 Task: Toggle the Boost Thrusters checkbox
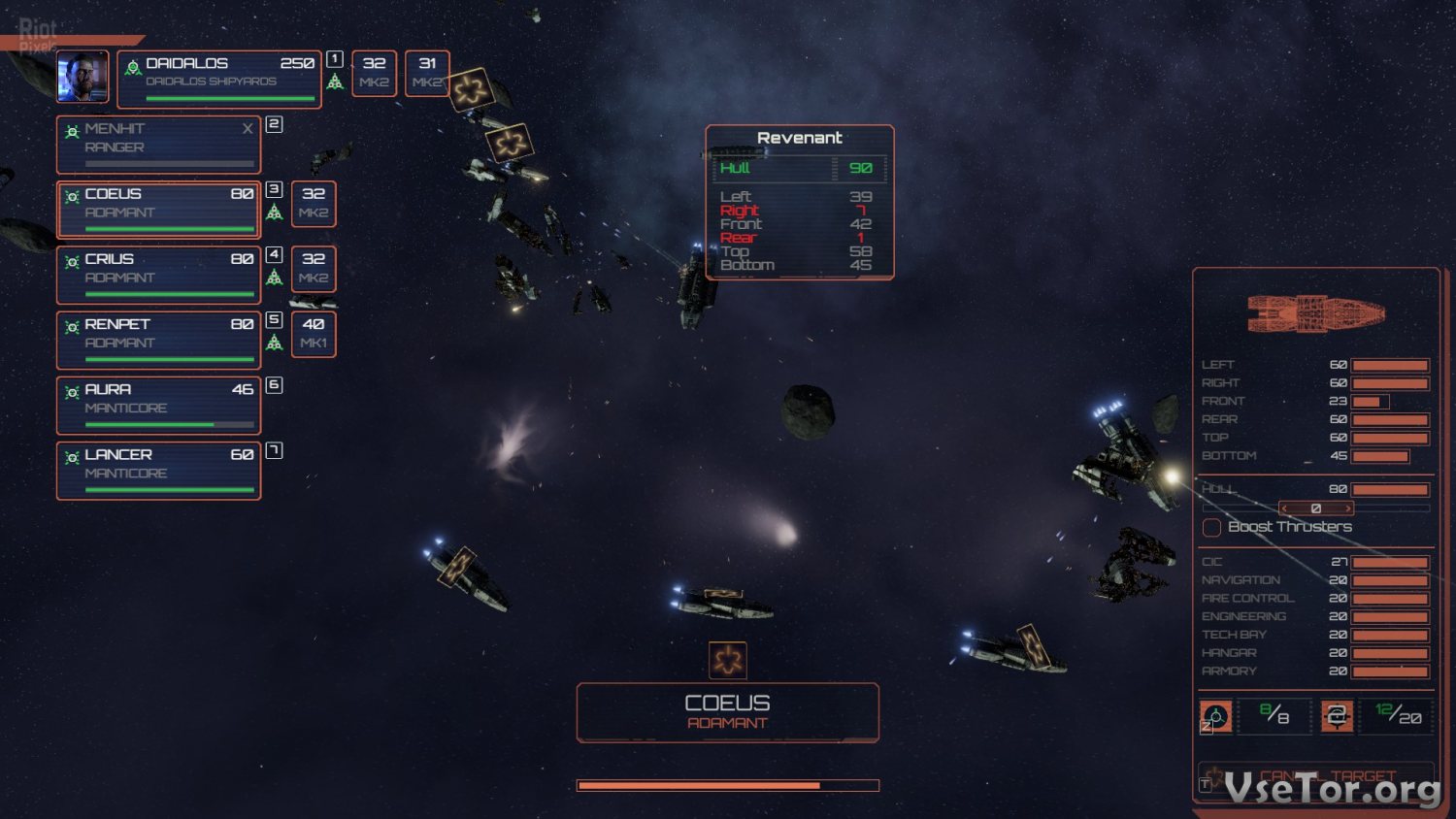1212,527
